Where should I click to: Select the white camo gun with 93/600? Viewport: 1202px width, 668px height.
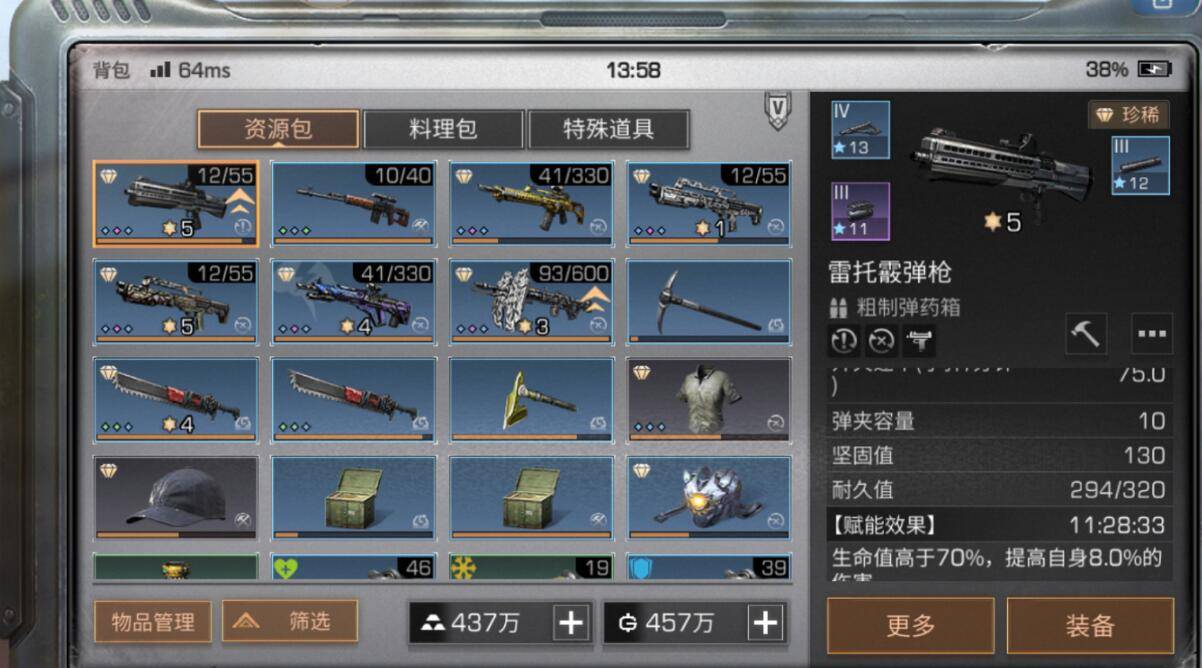tap(531, 302)
